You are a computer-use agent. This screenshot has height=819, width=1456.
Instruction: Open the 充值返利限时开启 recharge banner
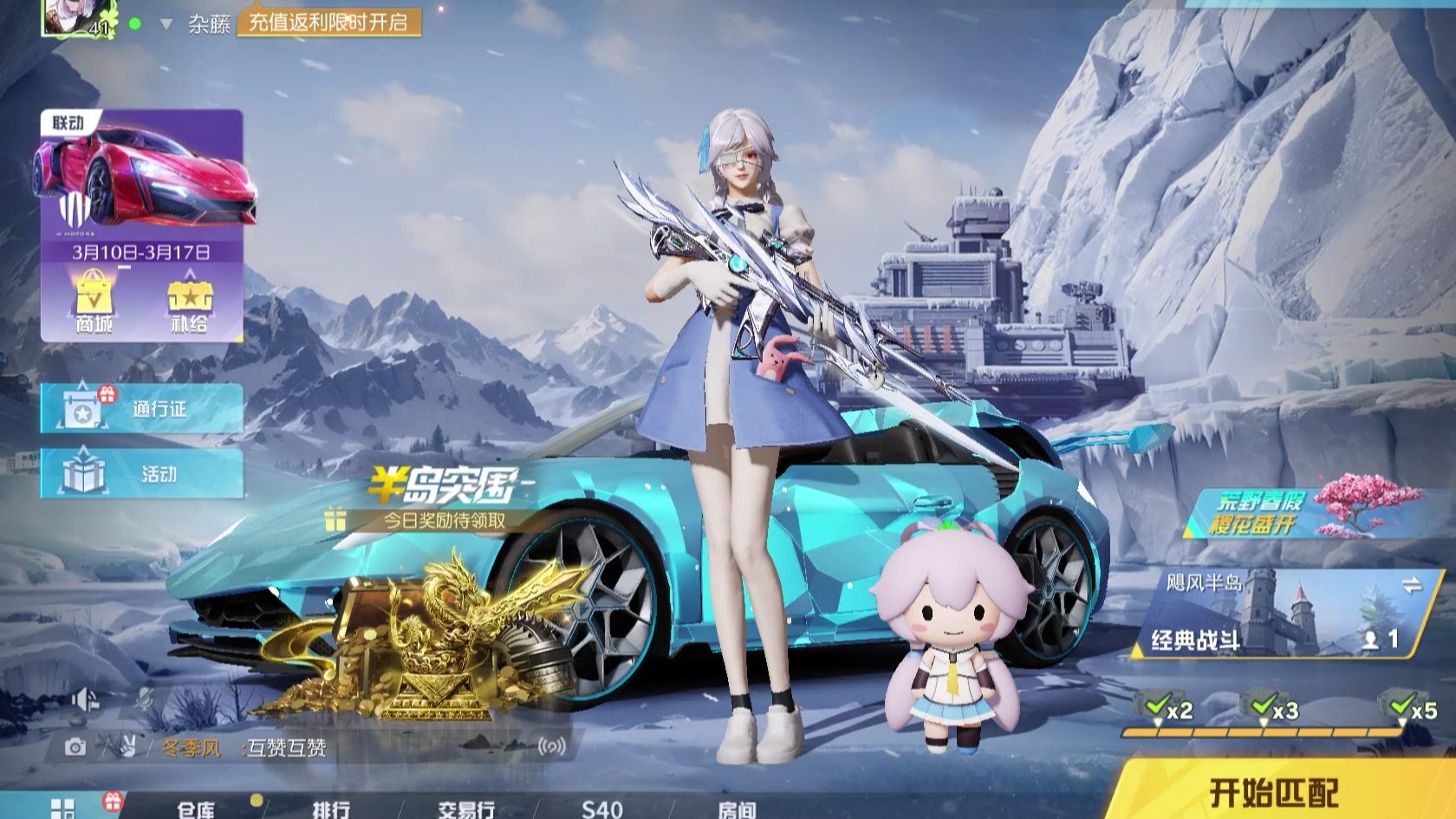pos(328,22)
